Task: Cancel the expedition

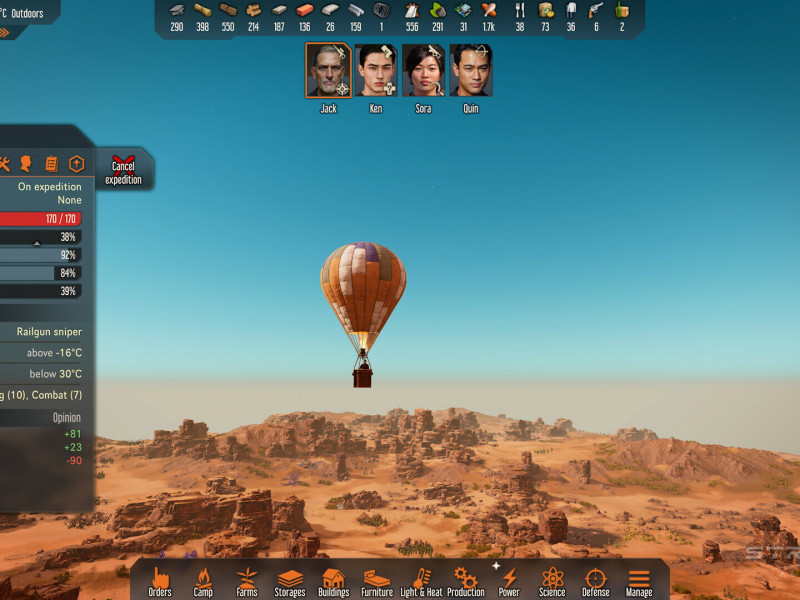Action: pyautogui.click(x=123, y=170)
